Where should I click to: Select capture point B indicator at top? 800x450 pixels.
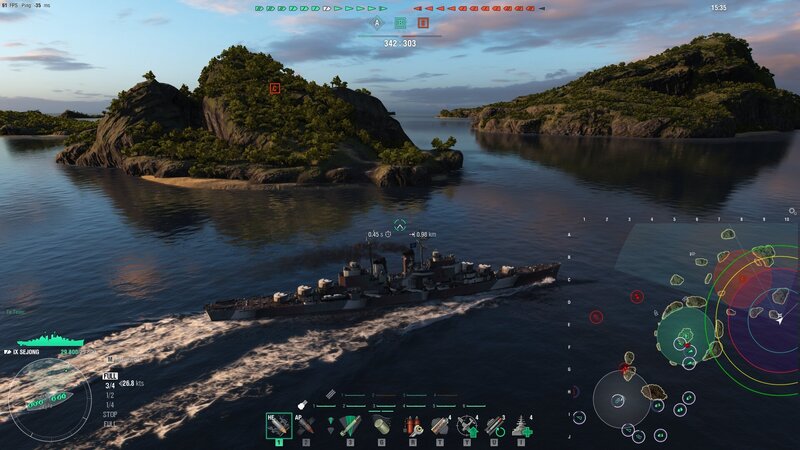400,22
